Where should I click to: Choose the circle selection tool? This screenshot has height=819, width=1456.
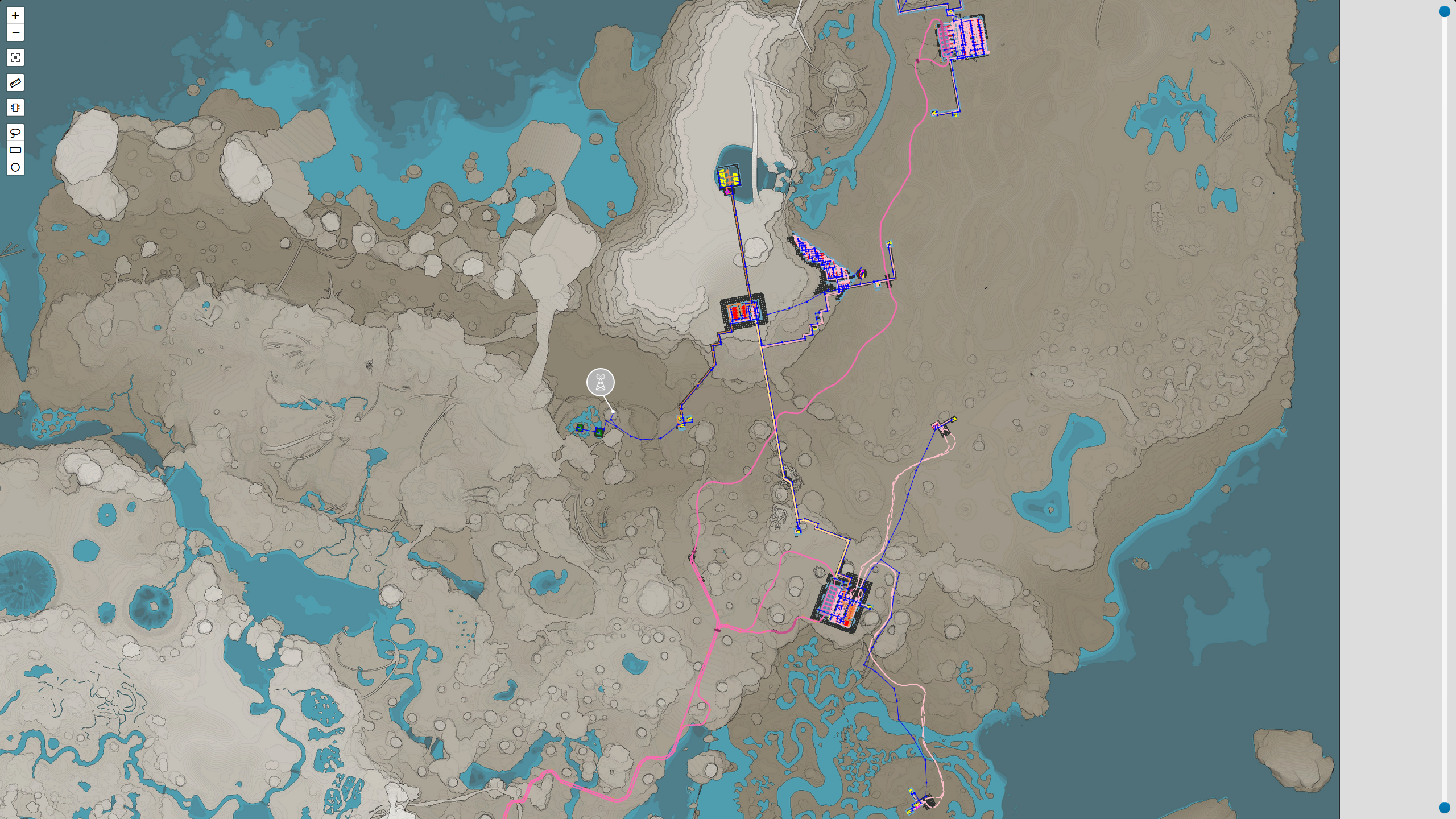[15, 167]
